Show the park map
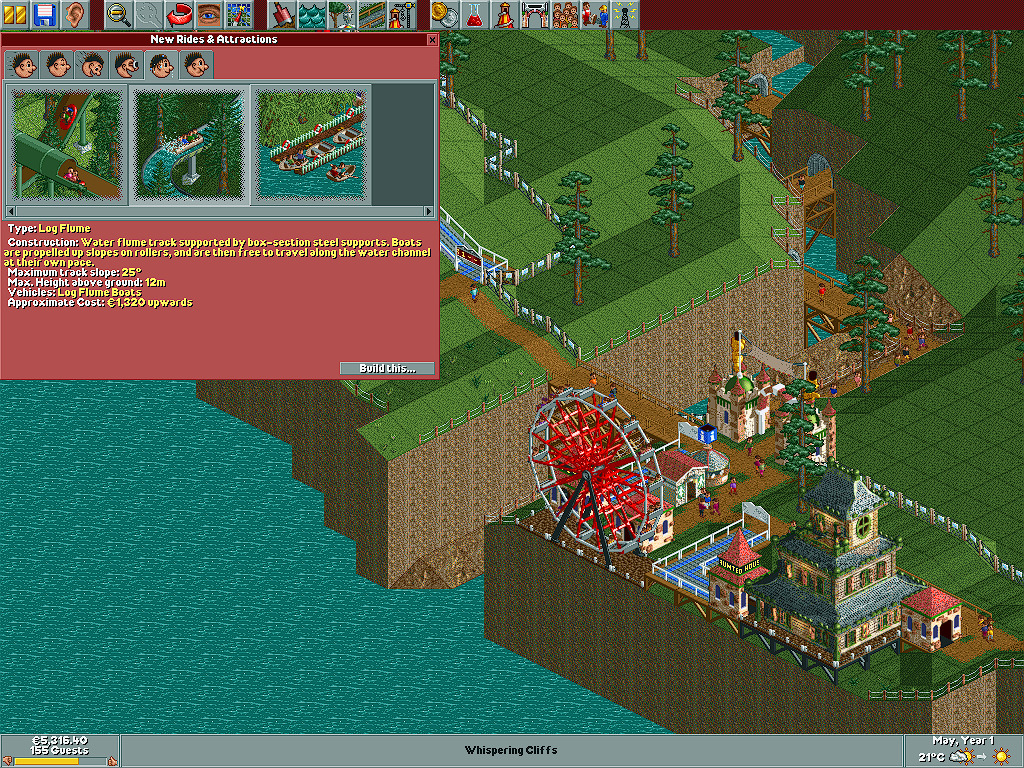 pyautogui.click(x=237, y=15)
